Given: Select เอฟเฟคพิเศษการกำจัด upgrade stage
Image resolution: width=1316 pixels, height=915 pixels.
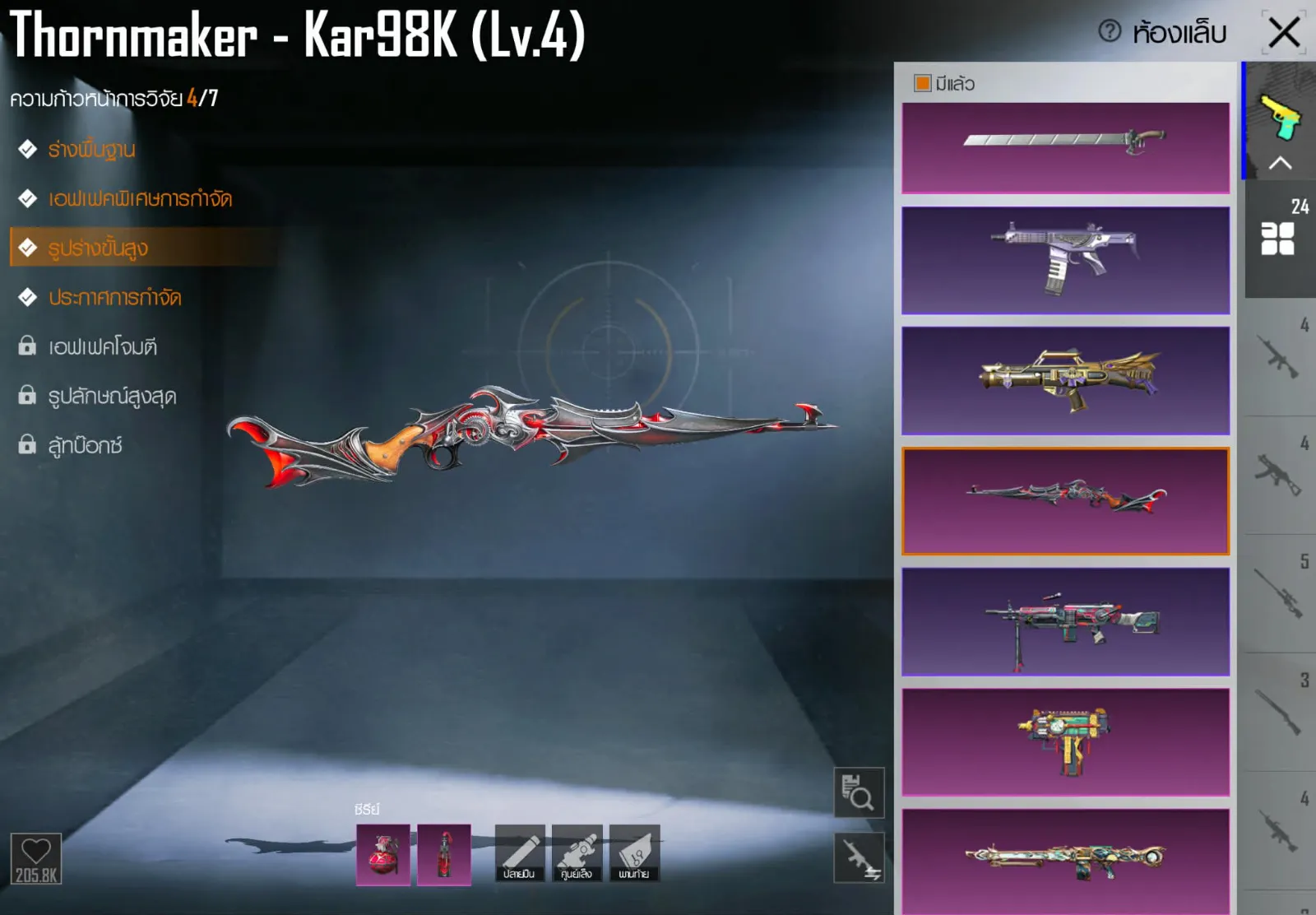Looking at the screenshot, I should (x=140, y=199).
